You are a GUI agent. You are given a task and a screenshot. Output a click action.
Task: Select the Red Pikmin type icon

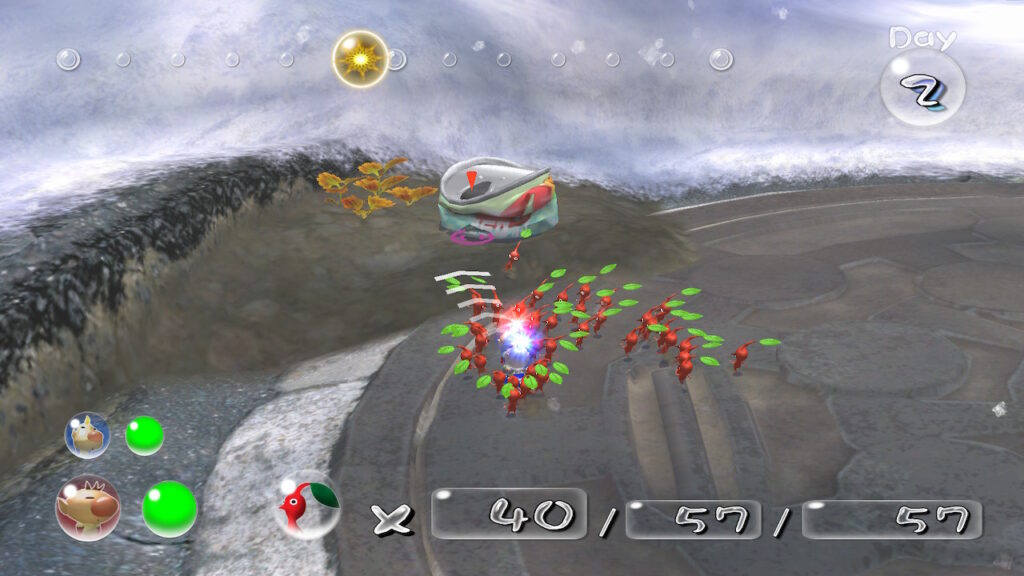(305, 504)
